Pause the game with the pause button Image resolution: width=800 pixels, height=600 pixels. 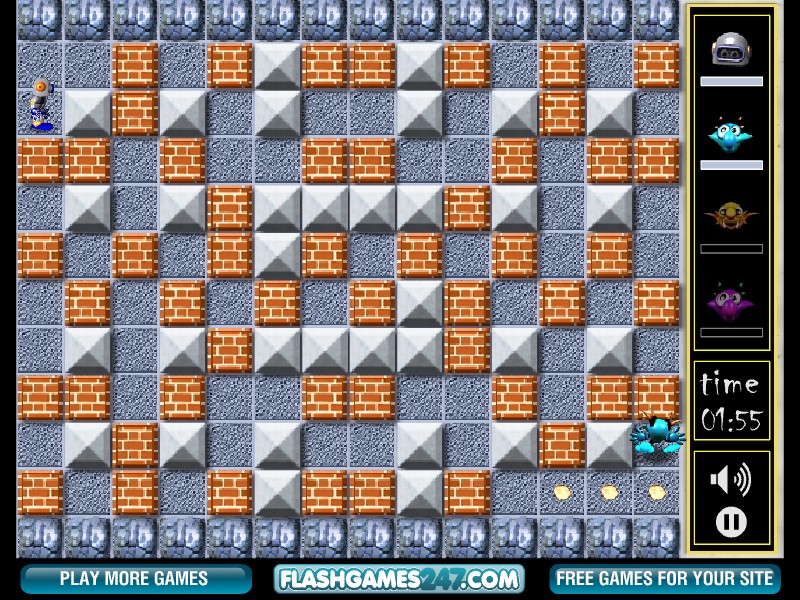(x=731, y=521)
